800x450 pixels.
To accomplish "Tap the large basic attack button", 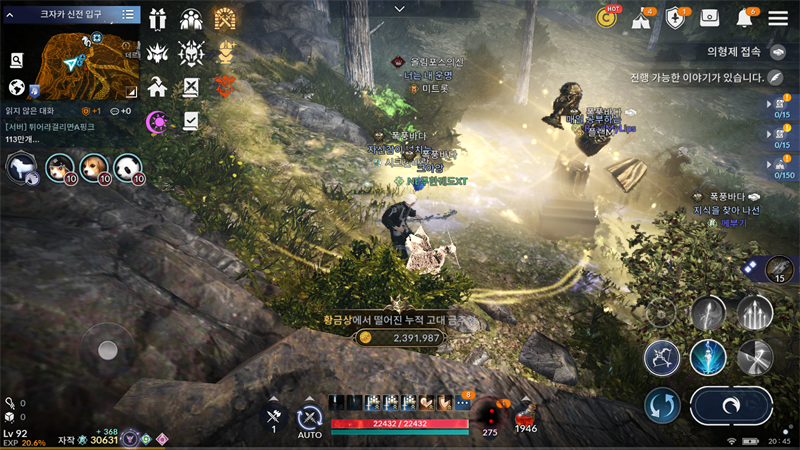I will [731, 406].
